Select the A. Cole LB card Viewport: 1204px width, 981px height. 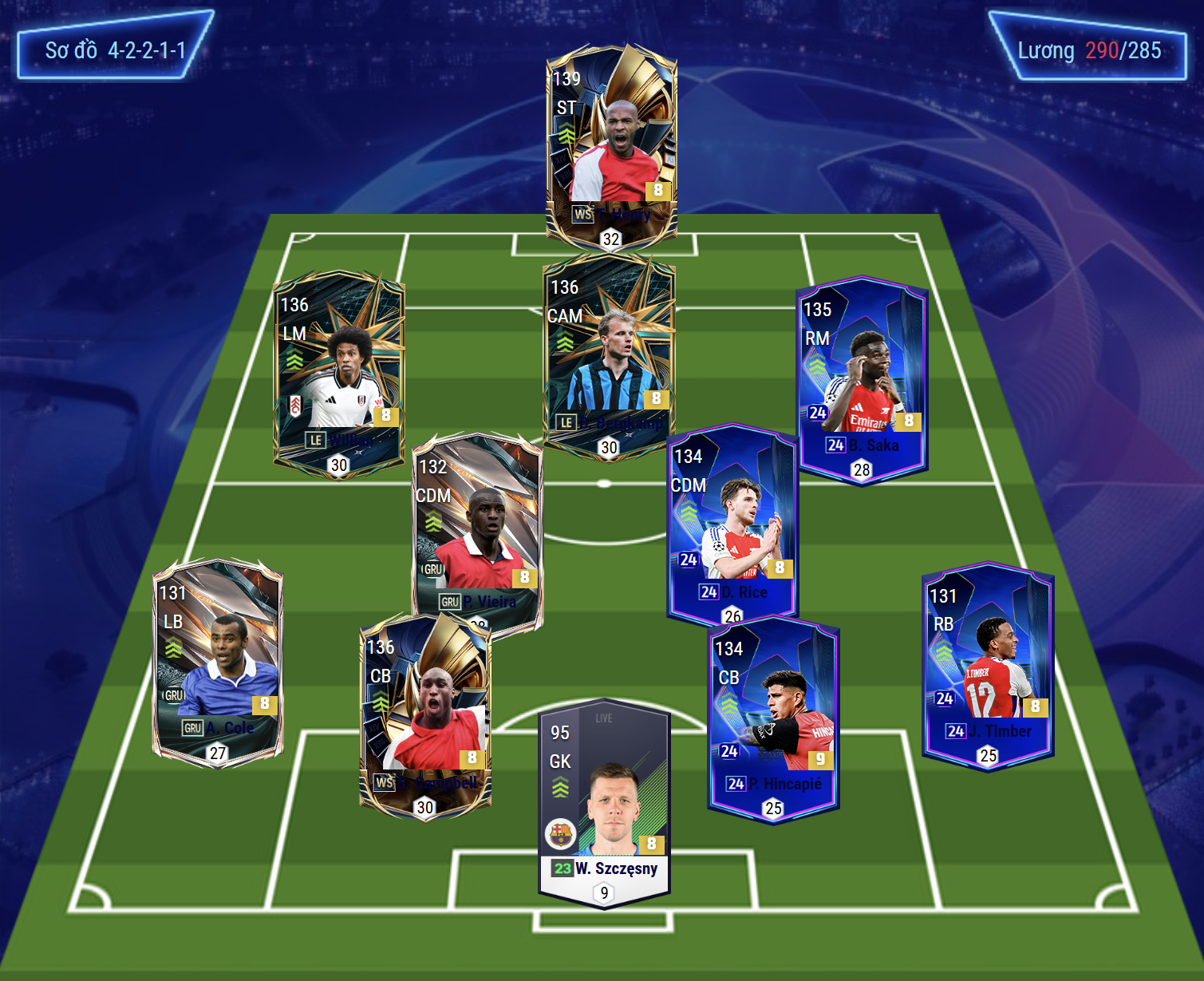[217, 661]
